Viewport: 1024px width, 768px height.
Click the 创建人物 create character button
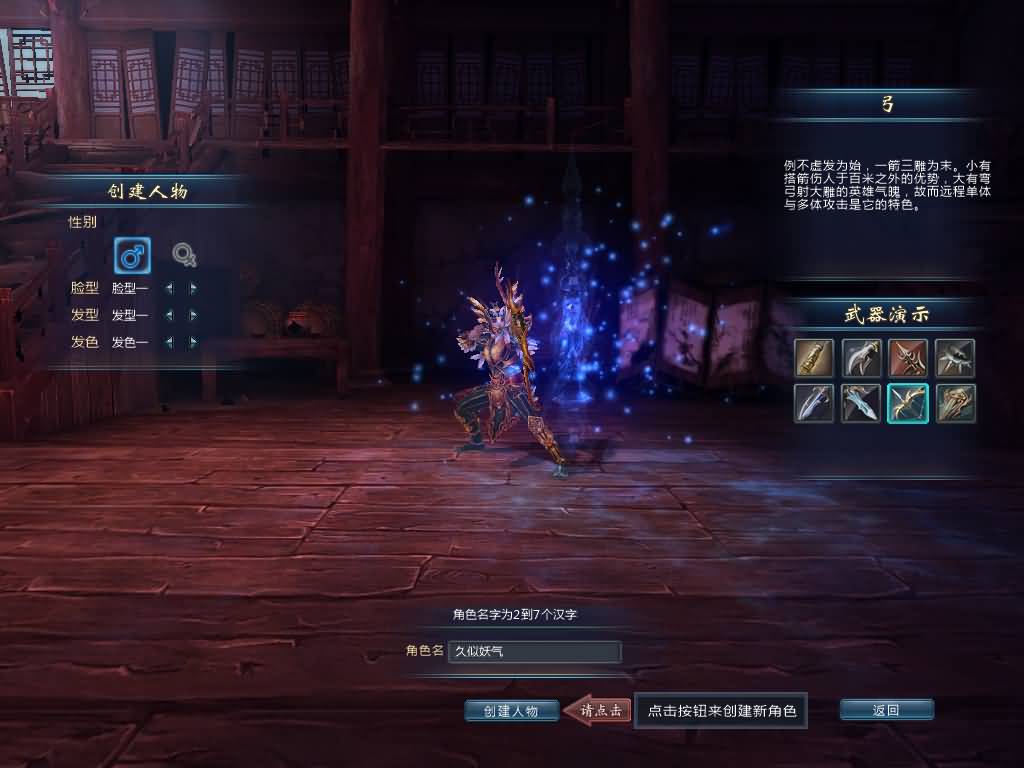pyautogui.click(x=511, y=711)
